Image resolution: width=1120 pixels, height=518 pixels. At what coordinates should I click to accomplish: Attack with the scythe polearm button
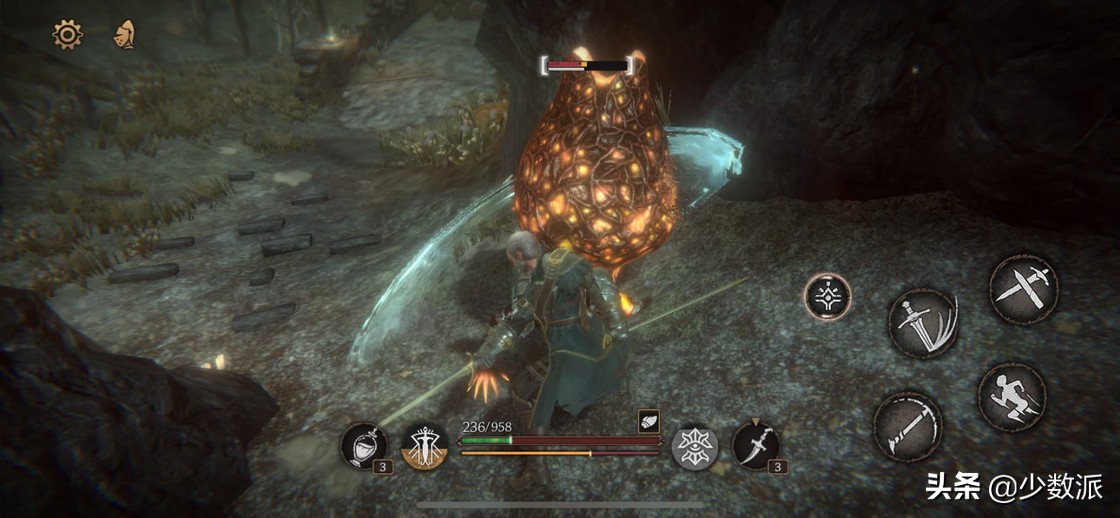908,427
